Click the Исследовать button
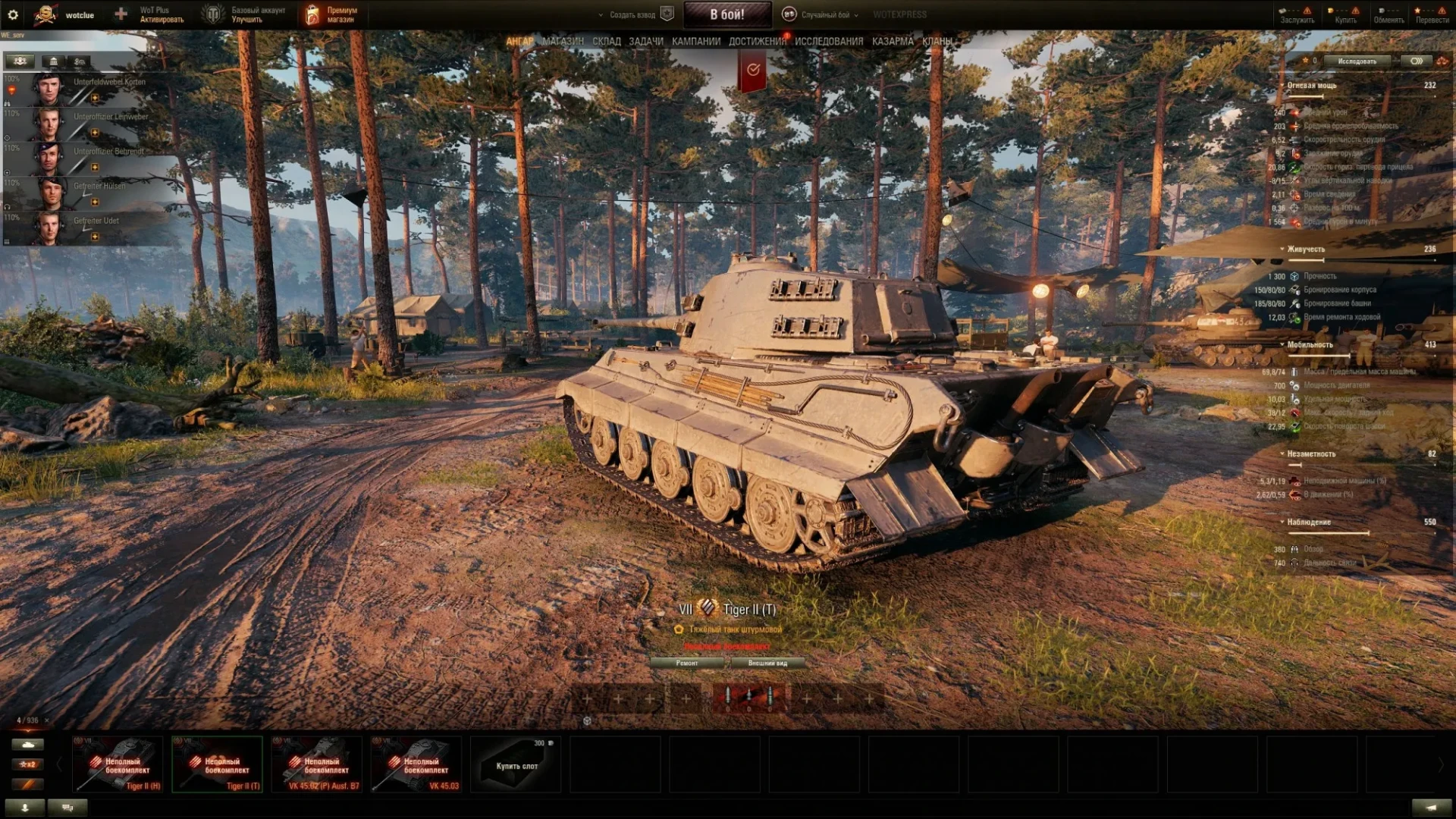This screenshot has width=1456, height=819. tap(1357, 61)
